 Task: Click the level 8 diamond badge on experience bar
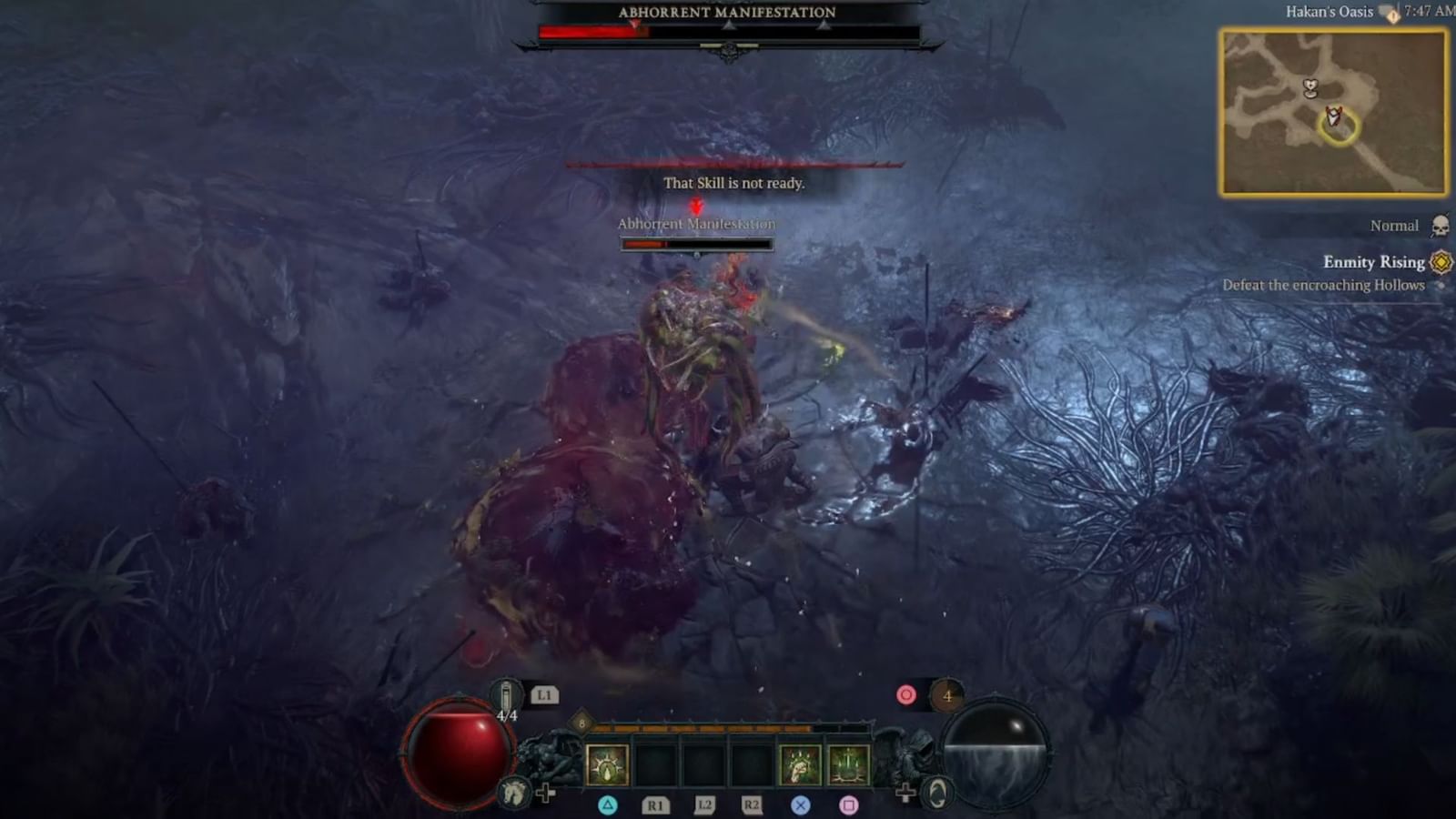pos(581,723)
